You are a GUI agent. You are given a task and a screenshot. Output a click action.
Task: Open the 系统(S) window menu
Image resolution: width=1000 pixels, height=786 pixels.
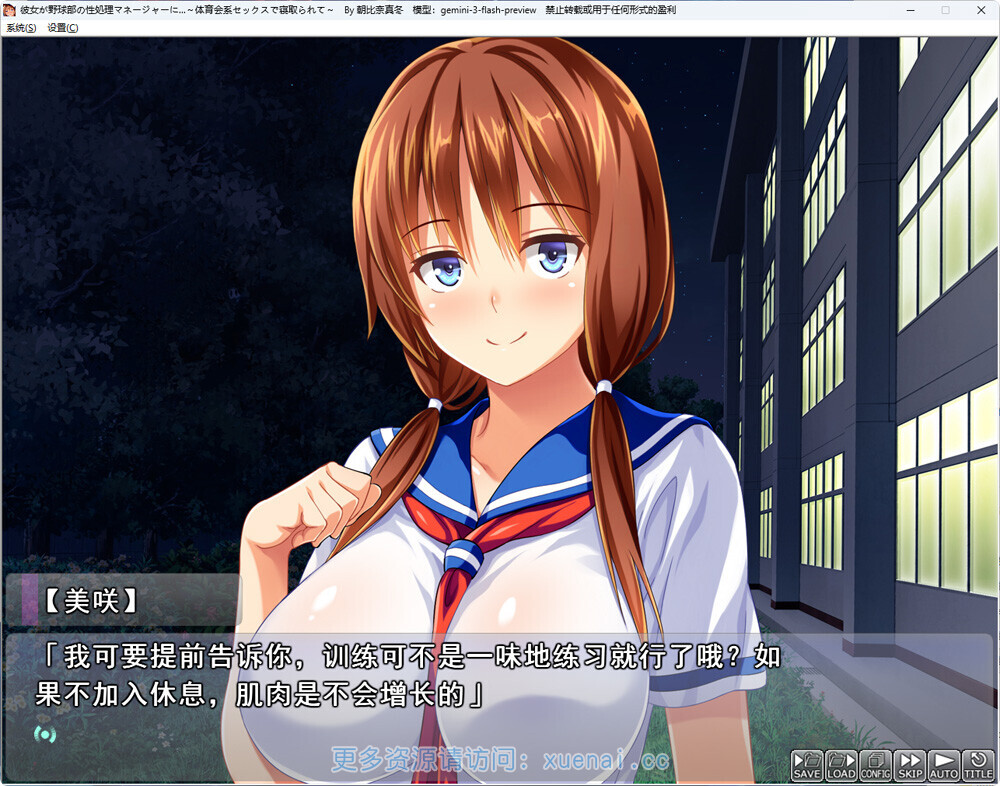21,28
